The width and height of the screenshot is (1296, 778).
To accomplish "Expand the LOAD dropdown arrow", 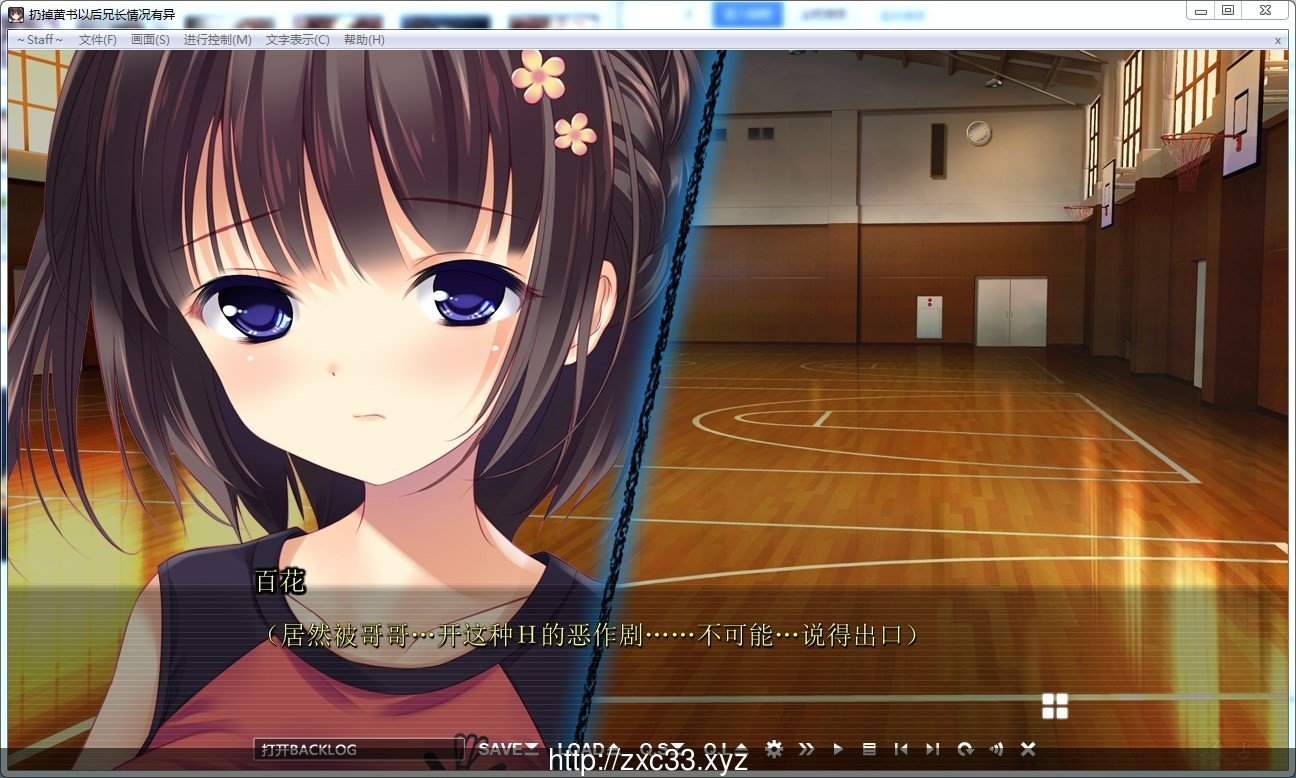I will pos(613,748).
